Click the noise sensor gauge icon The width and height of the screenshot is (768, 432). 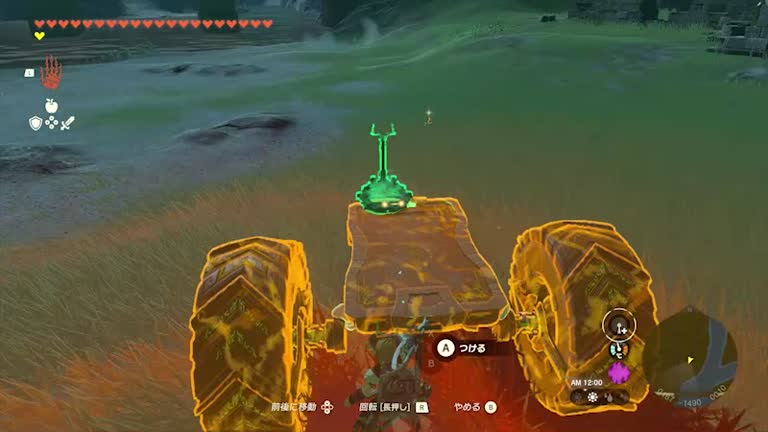[620, 325]
